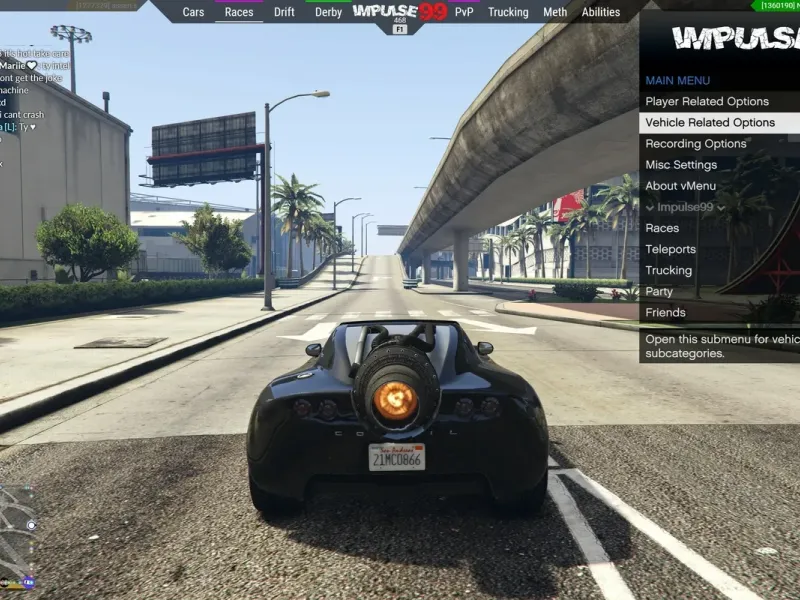Go to Misc Settings
The image size is (800, 600).
coord(681,164)
